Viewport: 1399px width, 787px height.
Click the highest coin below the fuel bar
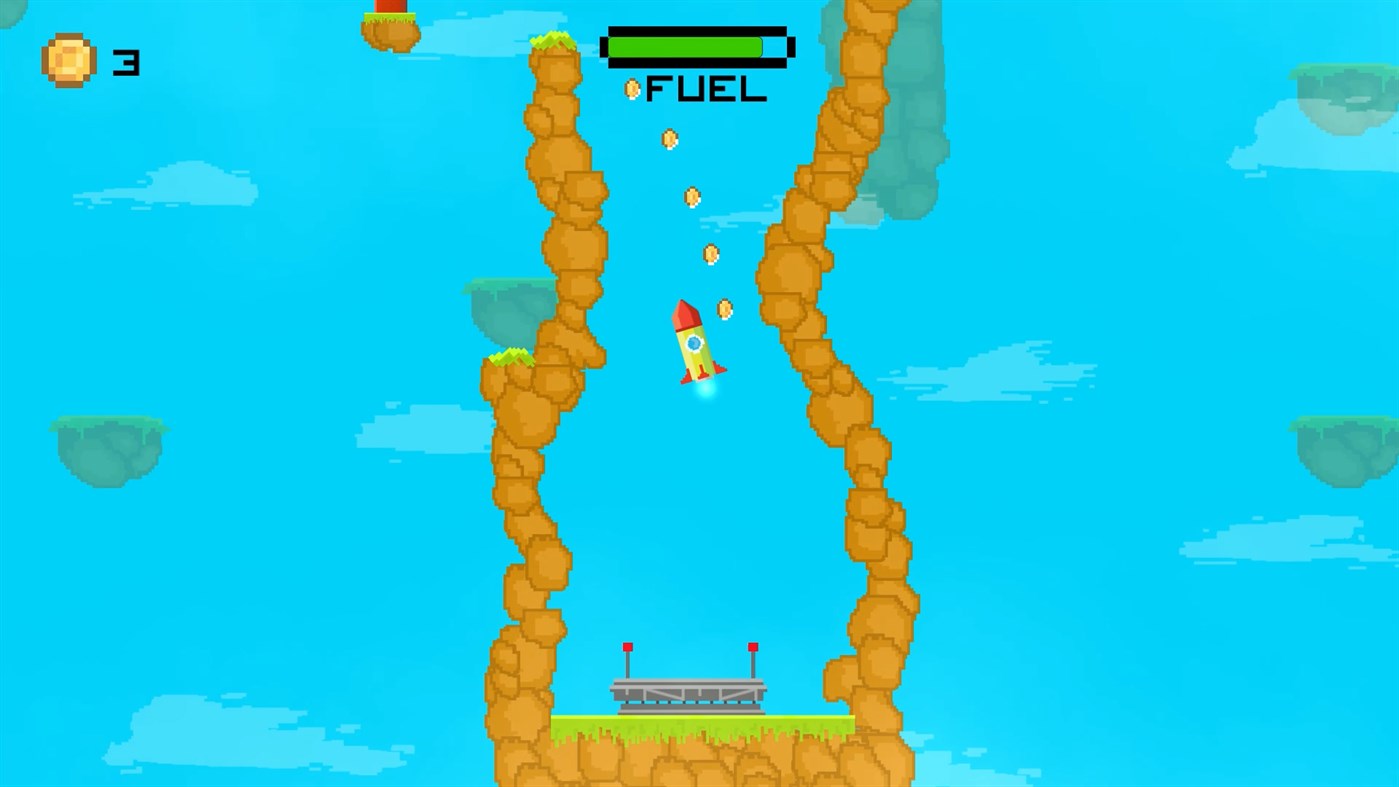pos(667,138)
